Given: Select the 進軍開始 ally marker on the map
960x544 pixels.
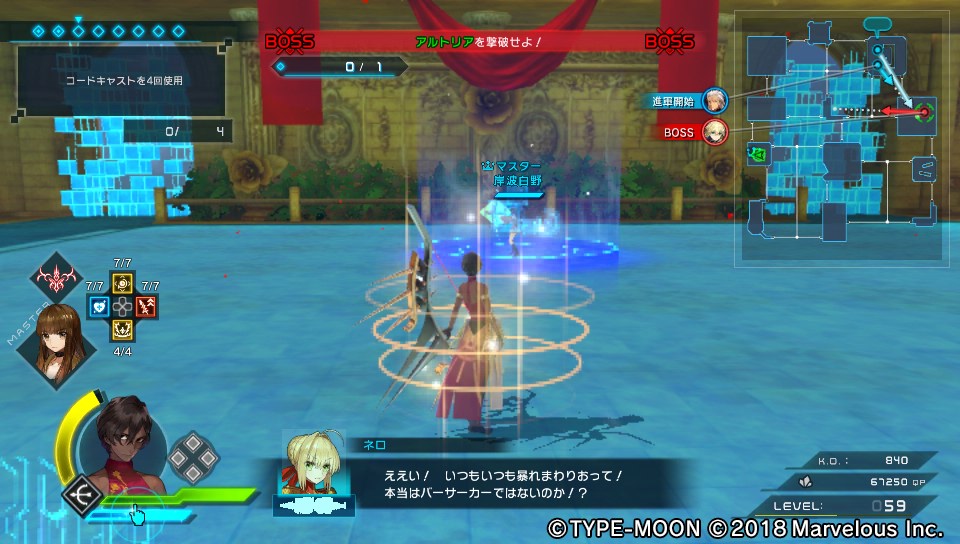Looking at the screenshot, I should coord(715,100).
